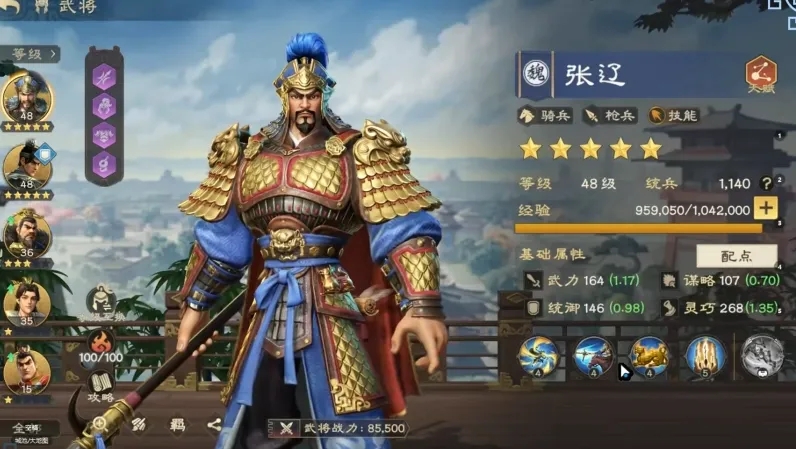Click the 攻略 strategy guide book icon
796x449 pixels.
[101, 385]
